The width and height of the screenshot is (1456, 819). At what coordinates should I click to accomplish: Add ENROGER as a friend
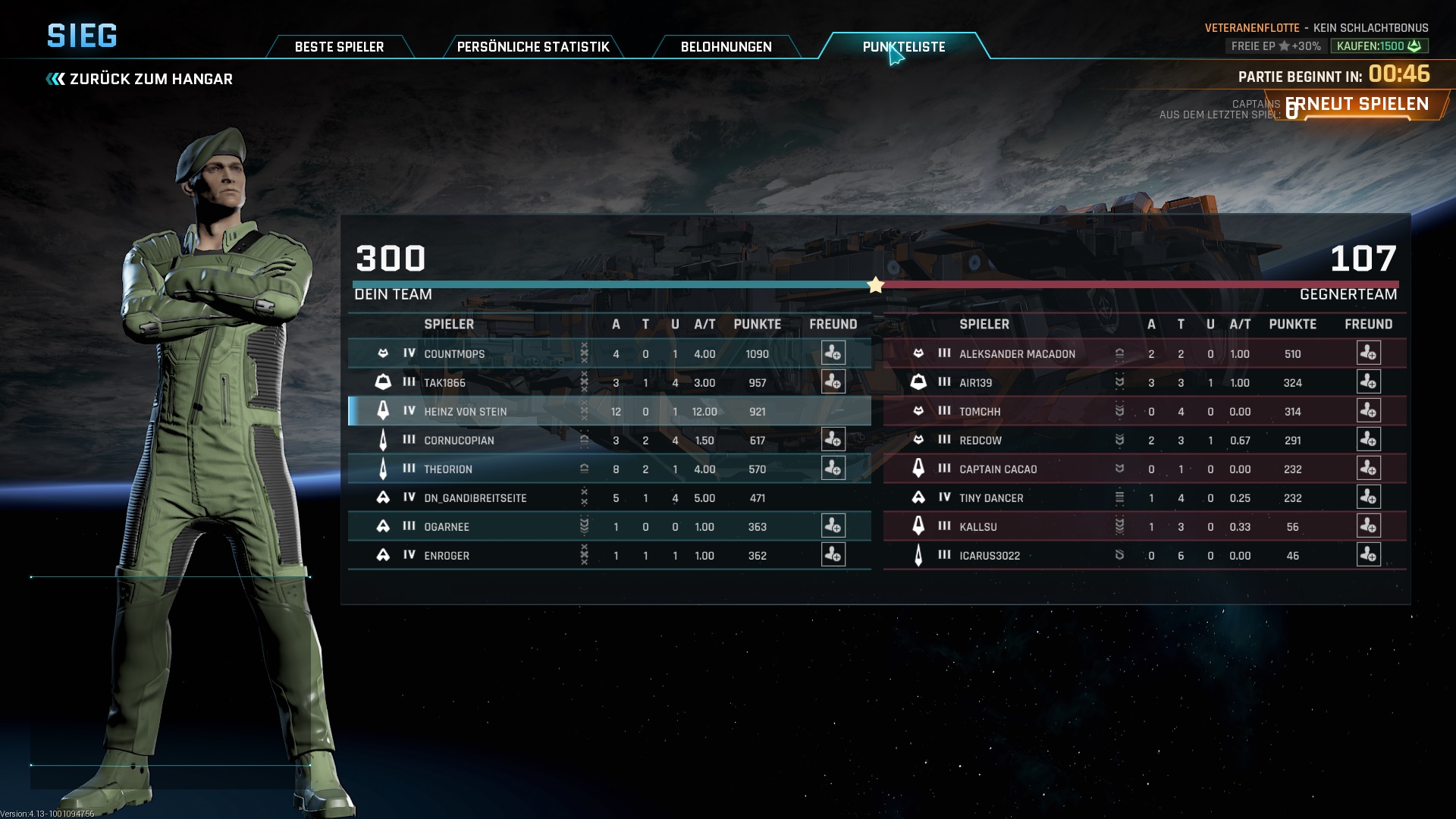pos(833,555)
